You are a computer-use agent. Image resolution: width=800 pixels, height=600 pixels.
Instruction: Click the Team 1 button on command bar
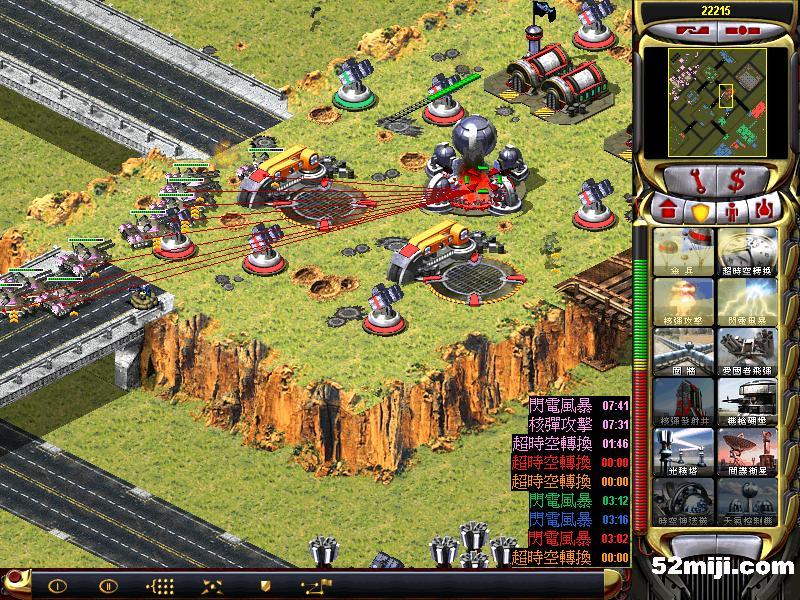pos(57,585)
